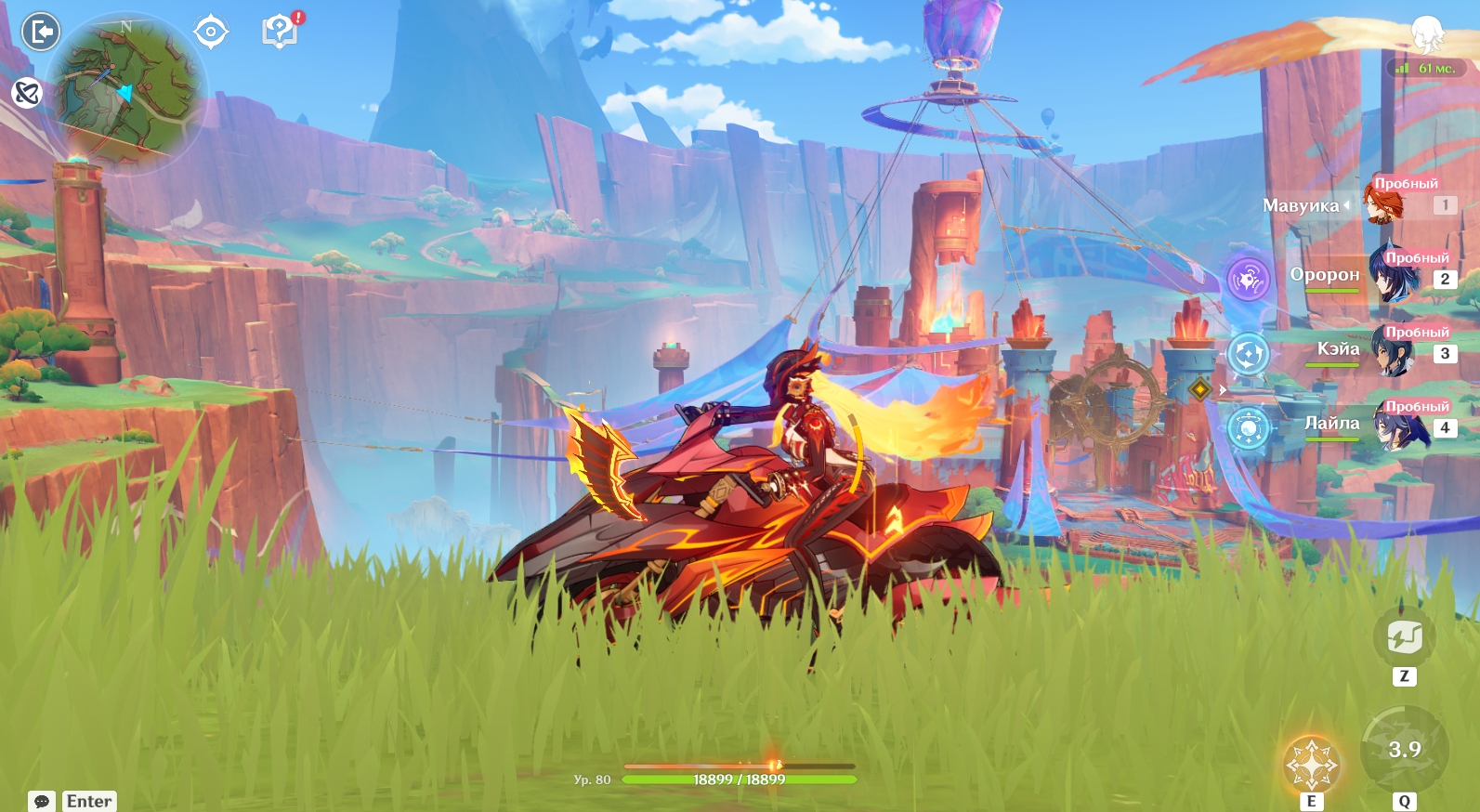The height and width of the screenshot is (812, 1480).
Task: Switch to party member Мавуика
Action: pos(1384,203)
